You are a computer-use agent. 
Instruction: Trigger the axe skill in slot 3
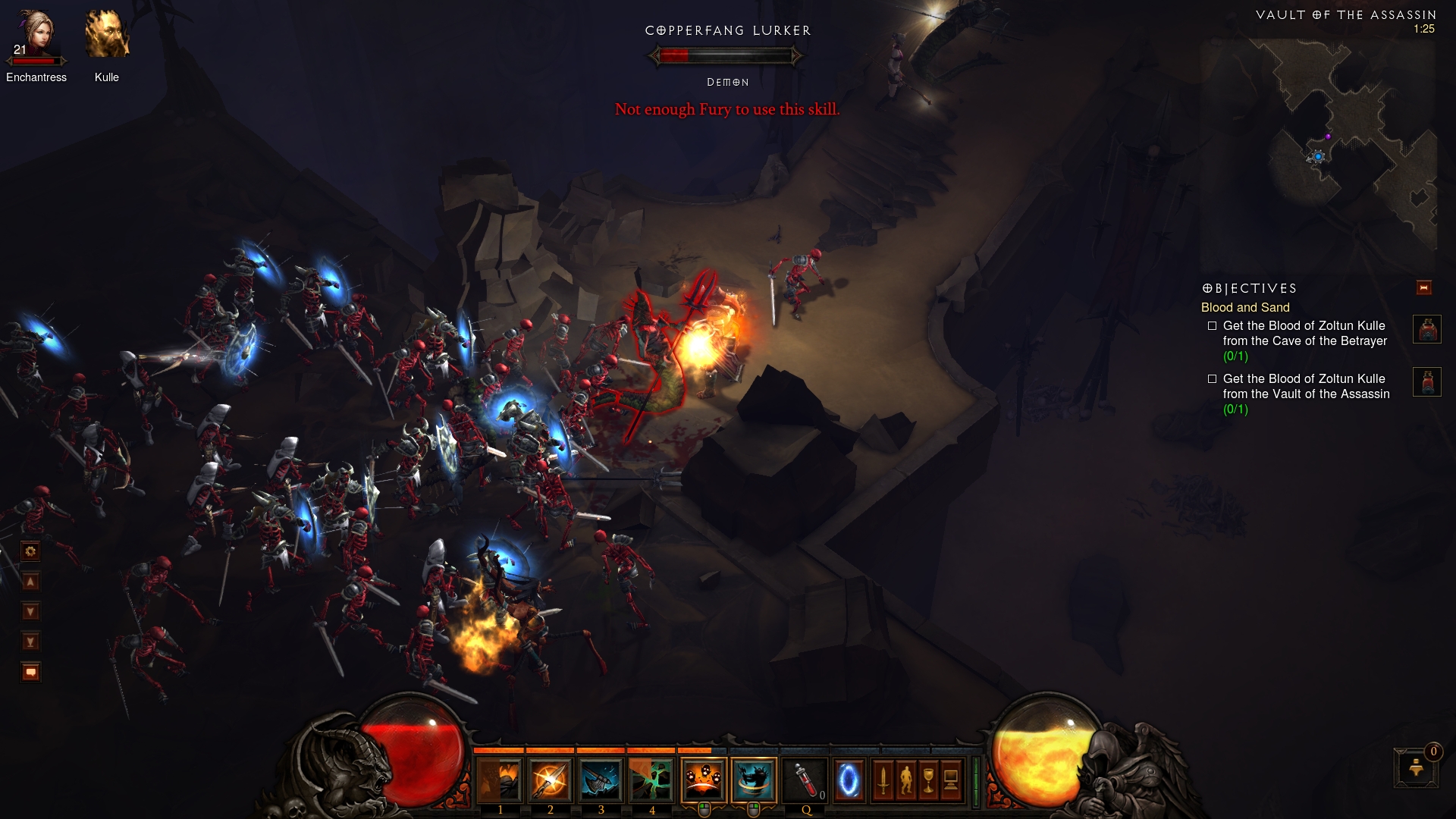(x=601, y=780)
